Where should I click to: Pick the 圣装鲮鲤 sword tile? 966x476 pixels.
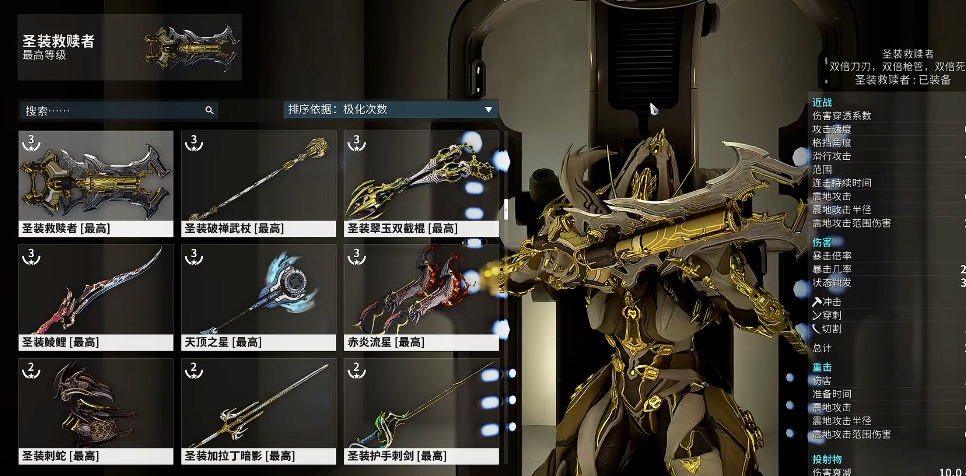pyautogui.click(x=95, y=296)
